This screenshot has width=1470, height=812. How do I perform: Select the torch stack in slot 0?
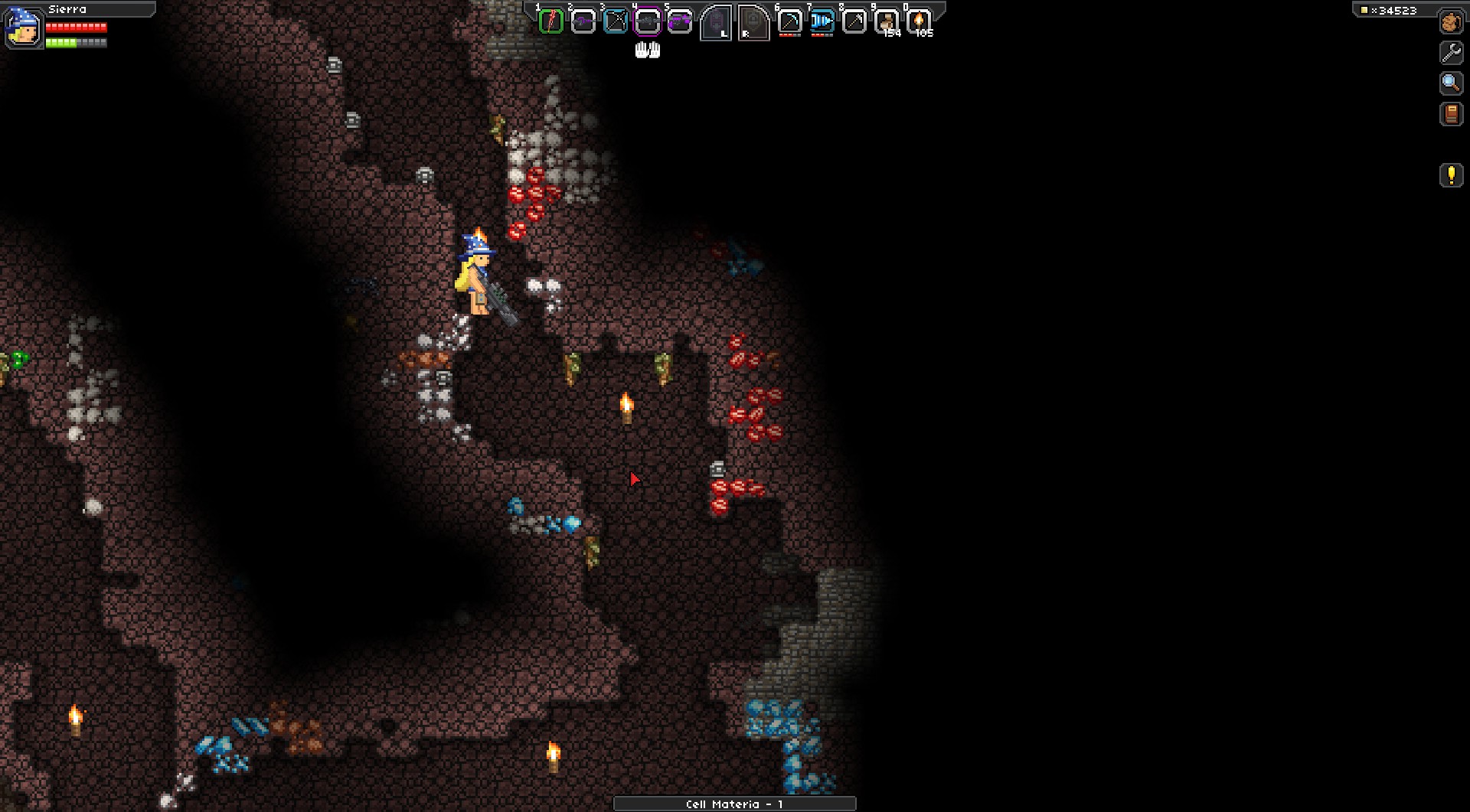[x=919, y=21]
